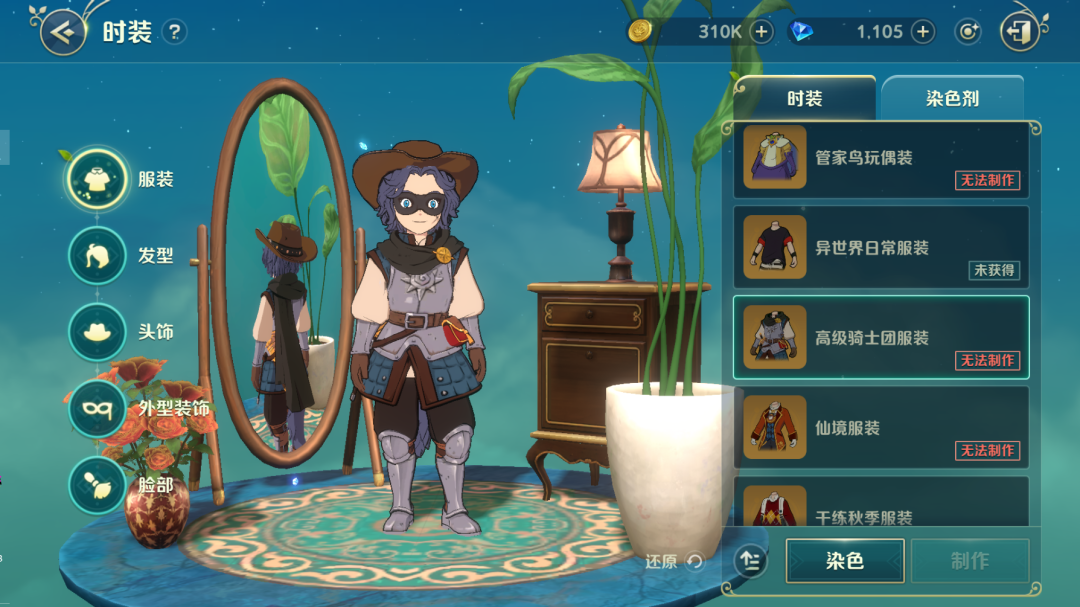The image size is (1080, 607).
Task: Open the 时装 help question mark
Action: [x=174, y=32]
